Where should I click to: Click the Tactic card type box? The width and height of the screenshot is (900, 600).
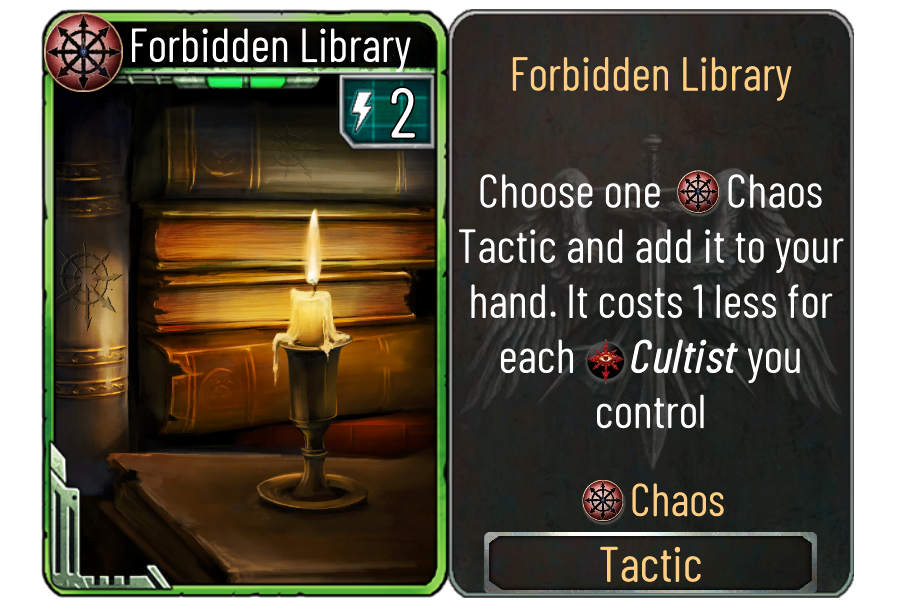(x=650, y=564)
